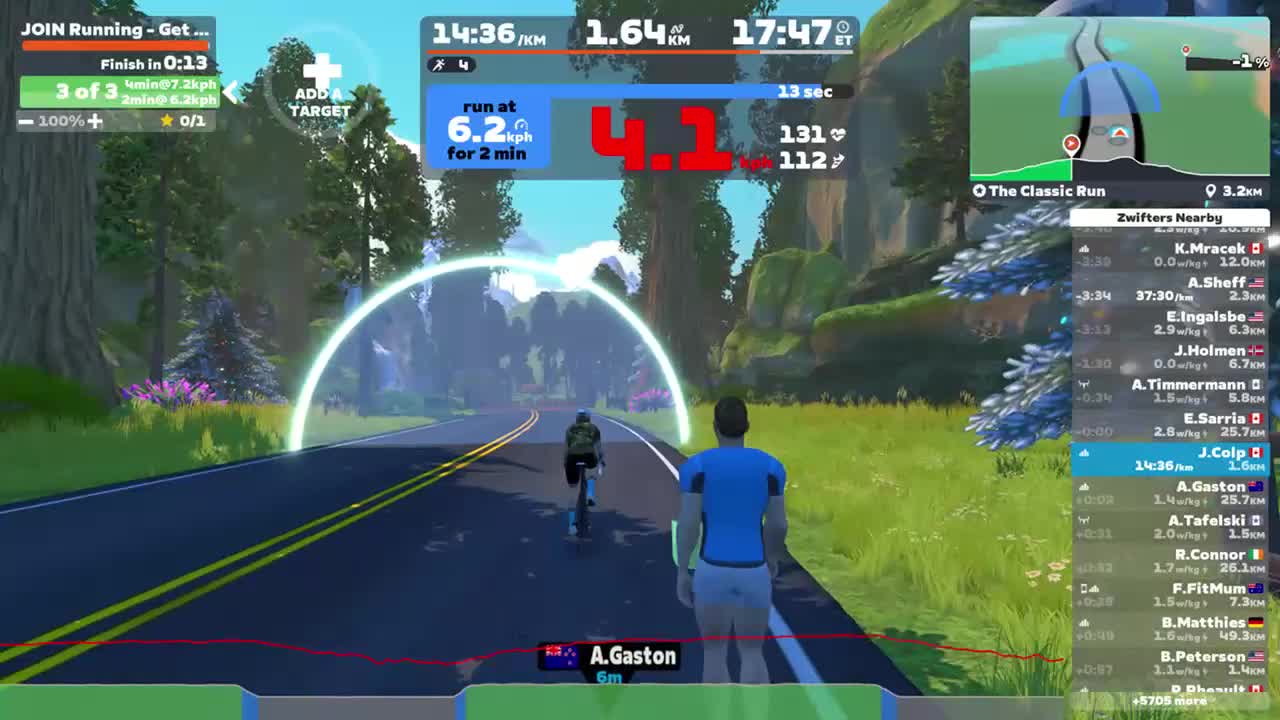Image resolution: width=1280 pixels, height=720 pixels.
Task: Collapse the workout panel via left chevron
Action: pyautogui.click(x=231, y=92)
